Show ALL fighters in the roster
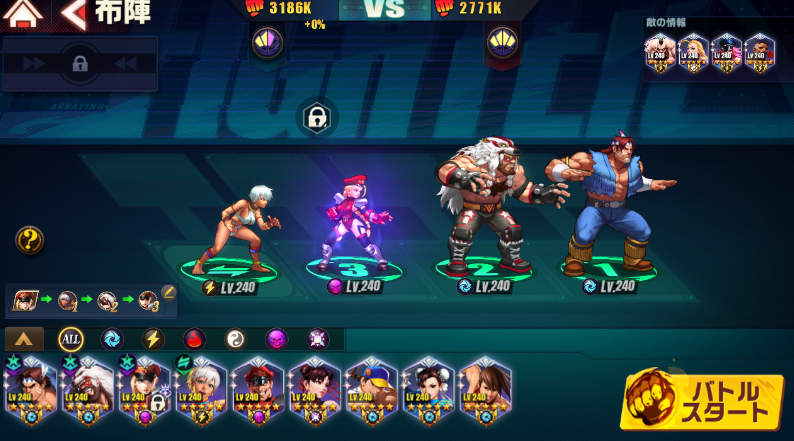This screenshot has height=441, width=794. [x=71, y=339]
